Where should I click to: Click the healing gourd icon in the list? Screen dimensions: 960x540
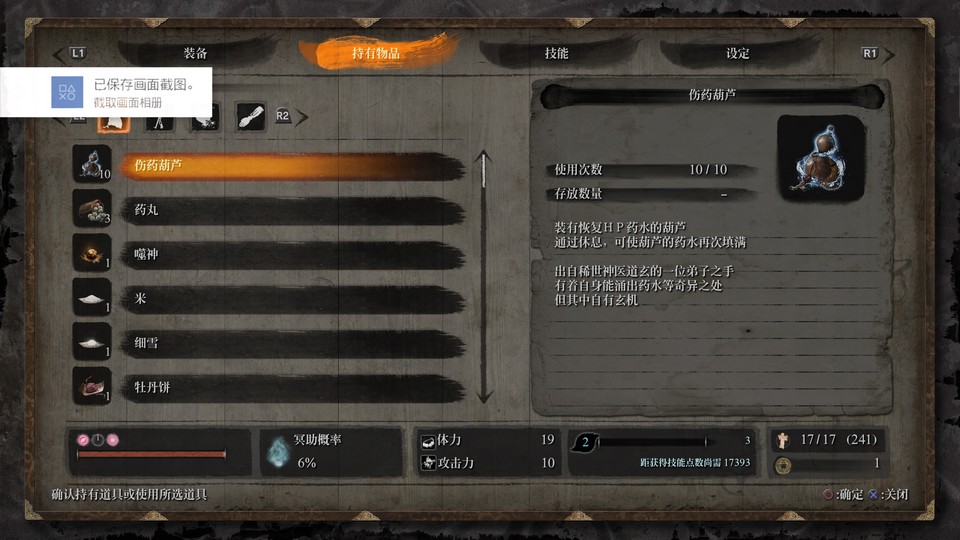[x=92, y=165]
